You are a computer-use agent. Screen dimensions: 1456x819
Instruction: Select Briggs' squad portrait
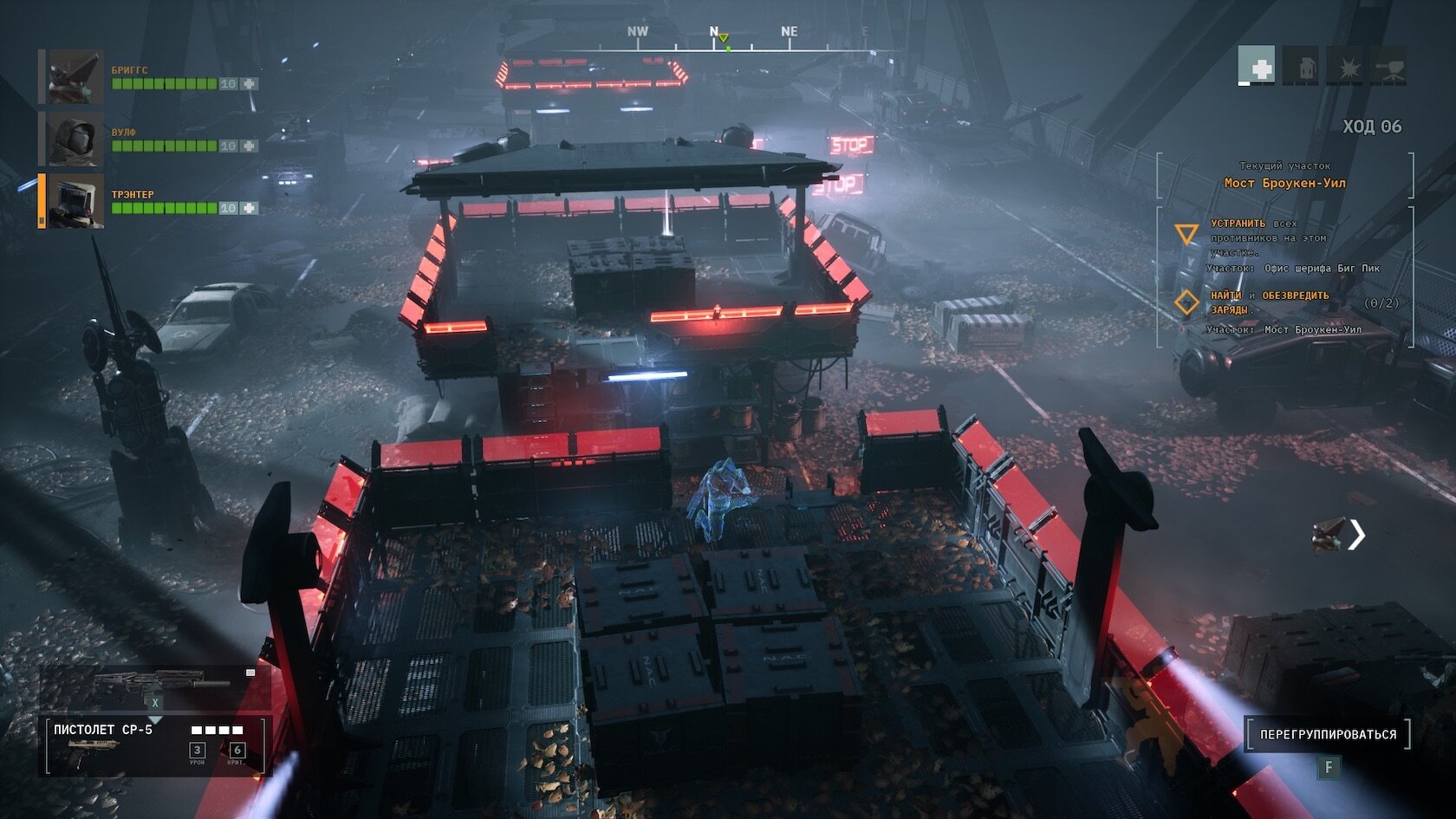click(75, 77)
